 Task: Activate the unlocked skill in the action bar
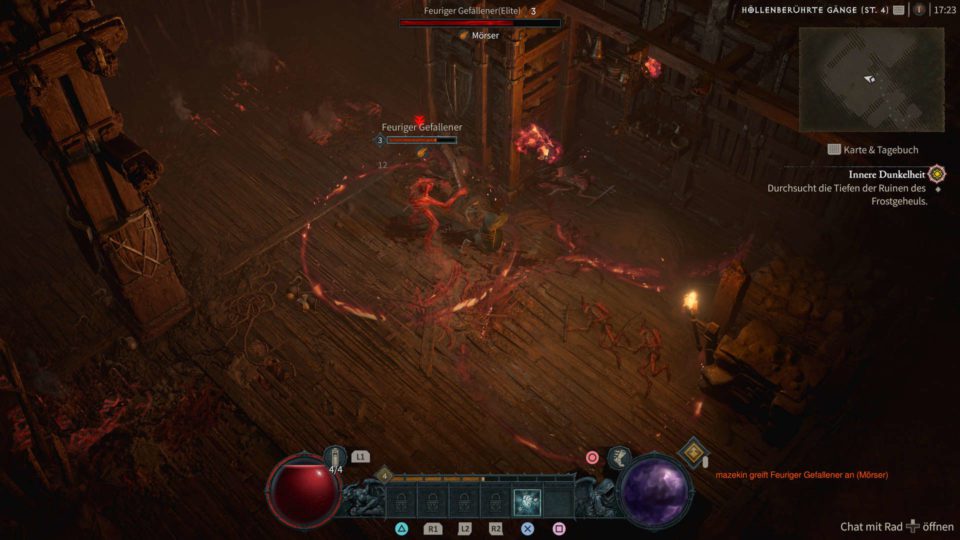tap(527, 502)
